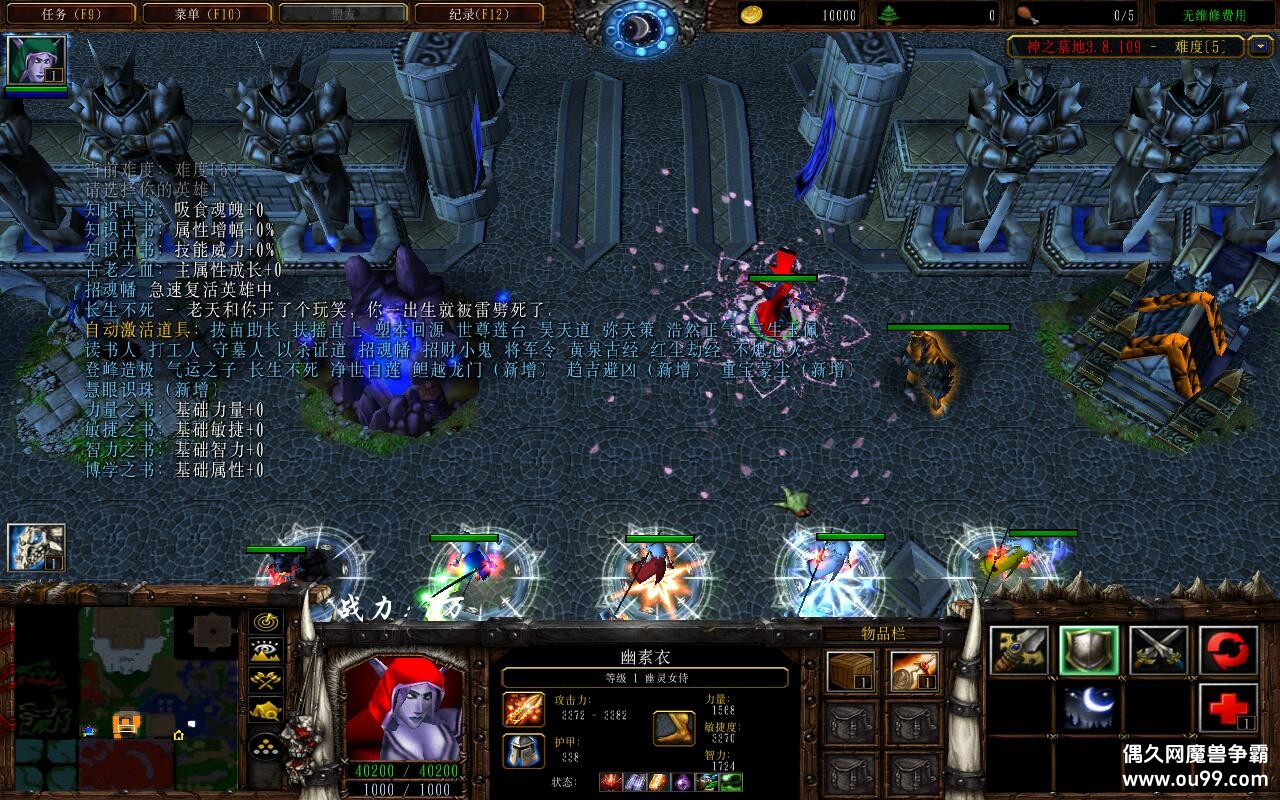Toggle terrain view with the eye icon

[x=264, y=650]
